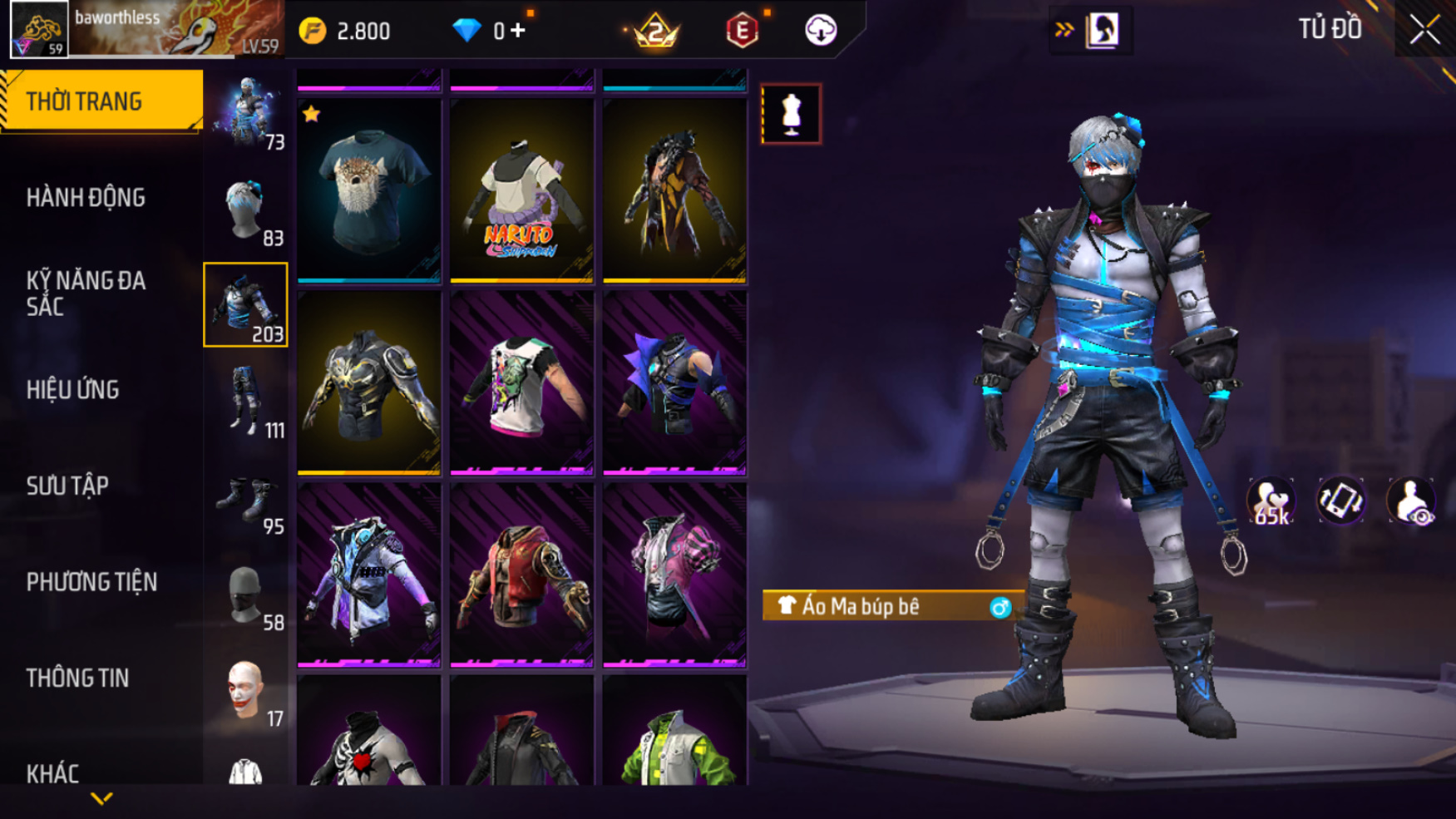Screen dimensions: 1456x819
Task: Tap the heart likes icon showing 65k
Action: 1270,501
